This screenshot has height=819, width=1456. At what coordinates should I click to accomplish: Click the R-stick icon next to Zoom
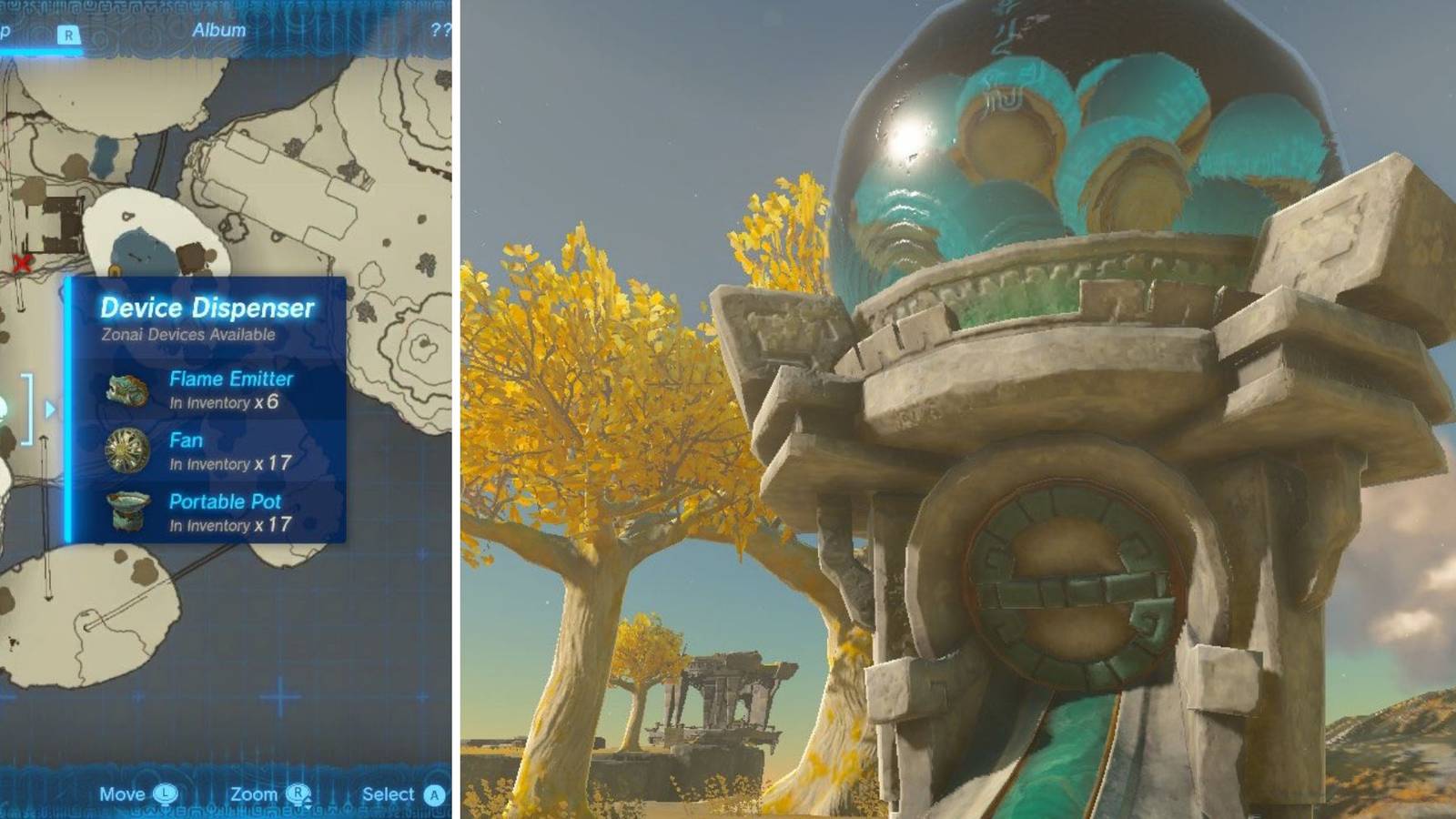[x=298, y=794]
